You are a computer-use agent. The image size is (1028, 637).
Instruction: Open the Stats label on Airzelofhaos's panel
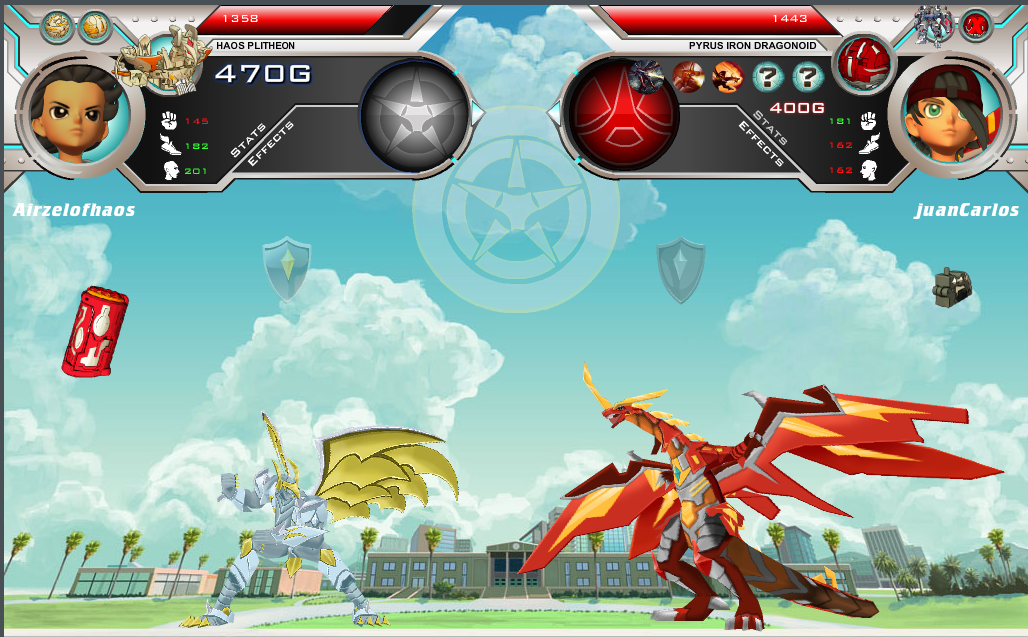[249, 139]
